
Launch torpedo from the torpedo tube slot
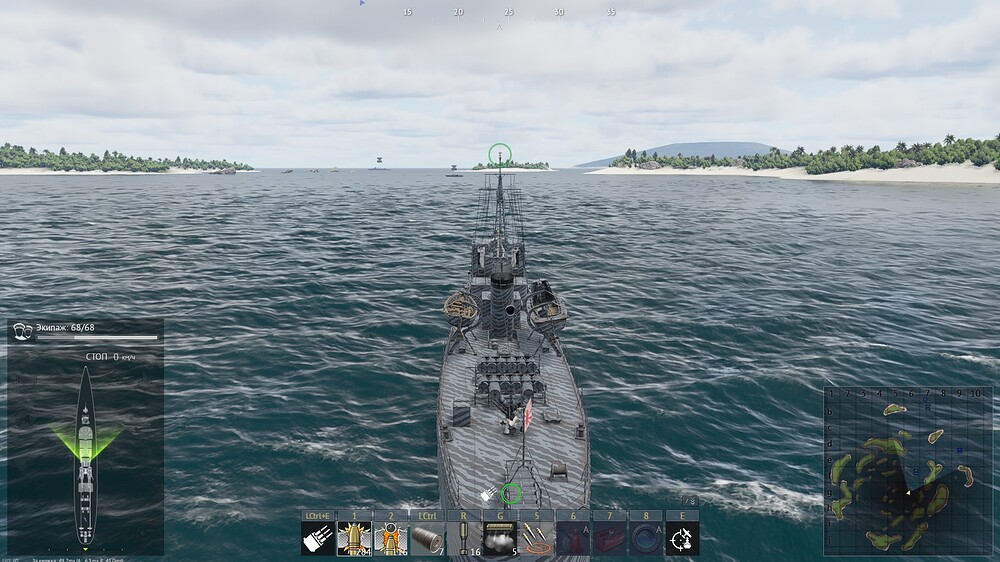pyautogui.click(x=427, y=539)
